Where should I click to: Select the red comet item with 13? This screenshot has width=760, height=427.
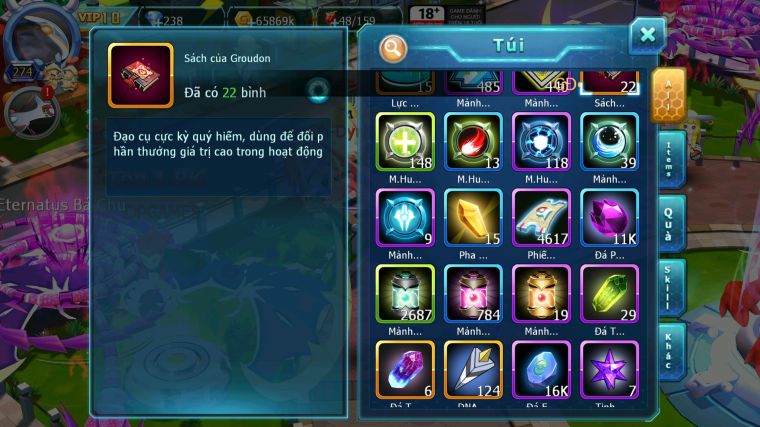[473, 142]
